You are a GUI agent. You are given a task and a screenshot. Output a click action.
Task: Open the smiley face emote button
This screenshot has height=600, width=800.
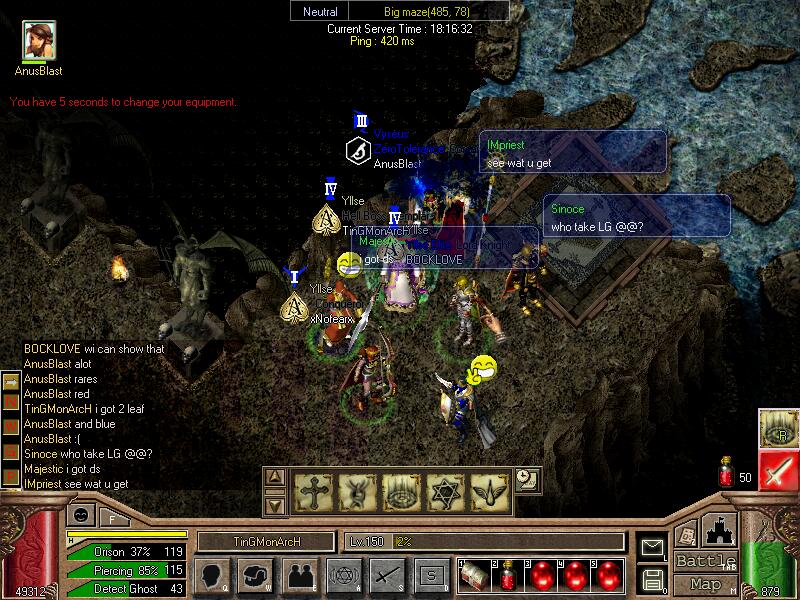point(78,516)
